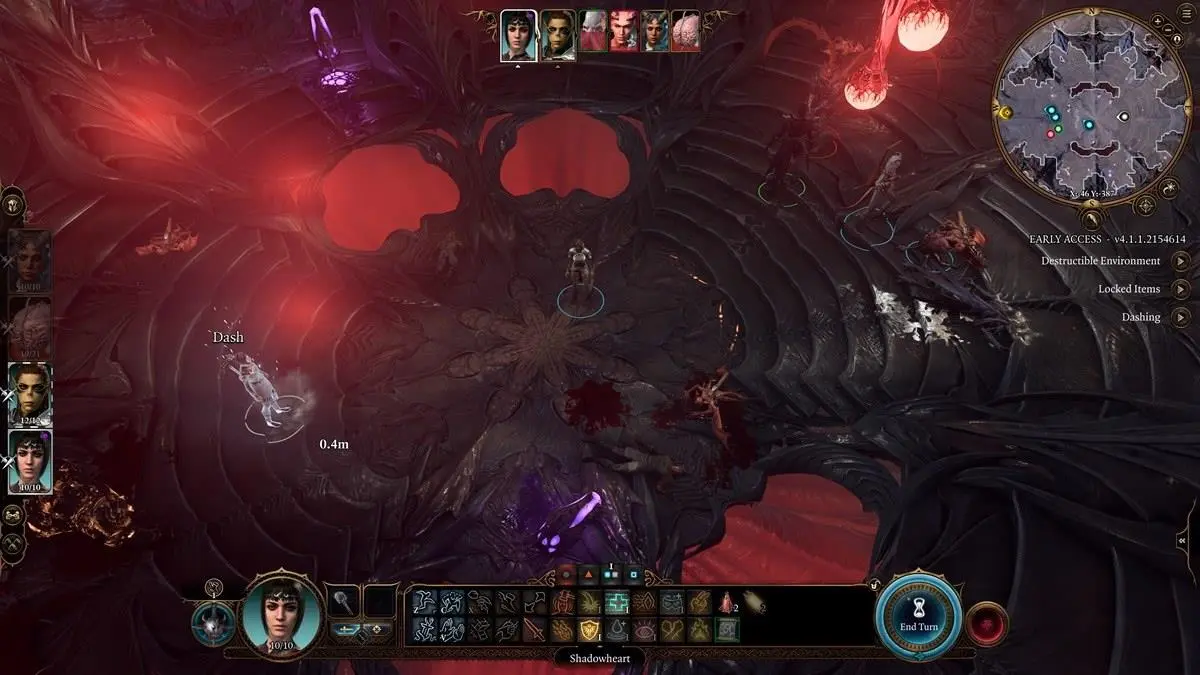End the current turn
Viewport: 1200px width, 675px height.
click(919, 614)
